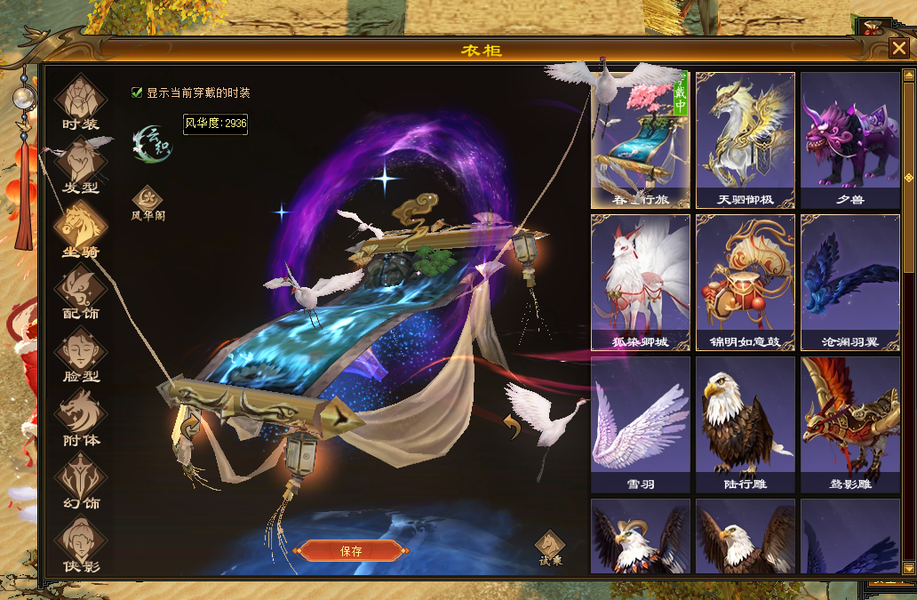The image size is (917, 600).
Task: Toggle the 显示当前穿戴的时装 checkbox
Action: (137, 93)
